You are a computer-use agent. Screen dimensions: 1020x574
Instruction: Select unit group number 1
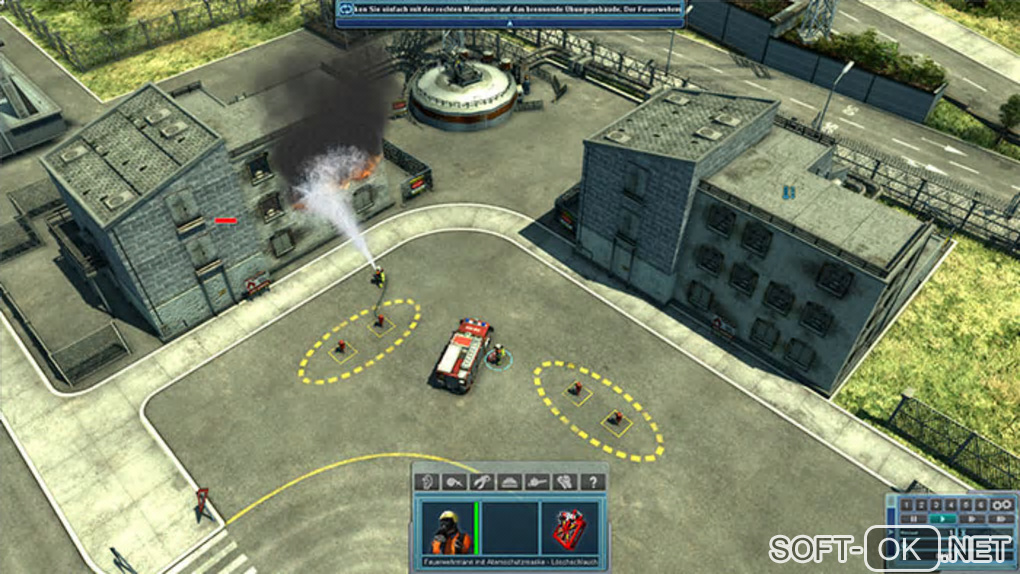(x=906, y=504)
